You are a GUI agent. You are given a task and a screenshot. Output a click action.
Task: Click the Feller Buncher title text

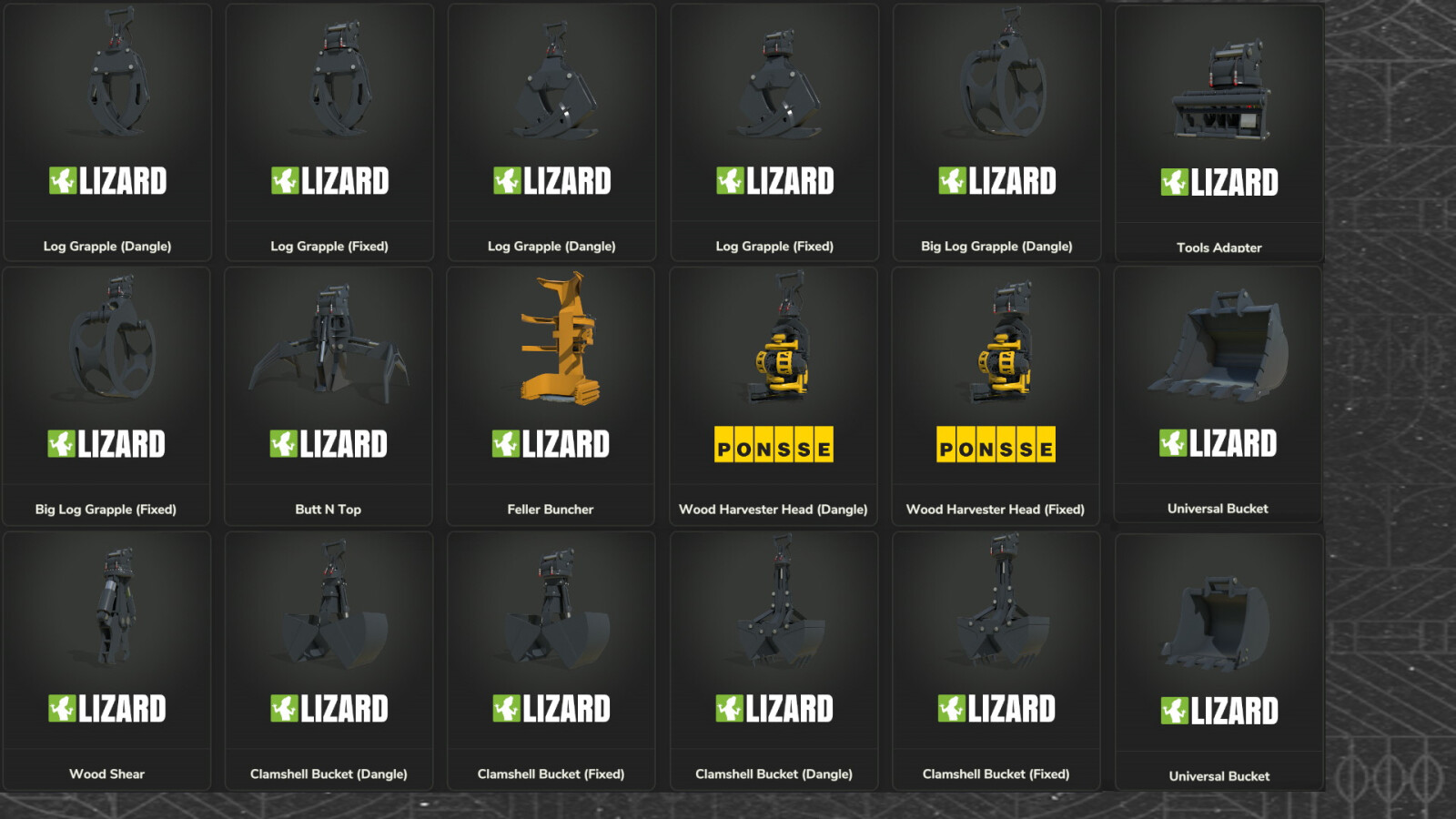[x=551, y=509]
